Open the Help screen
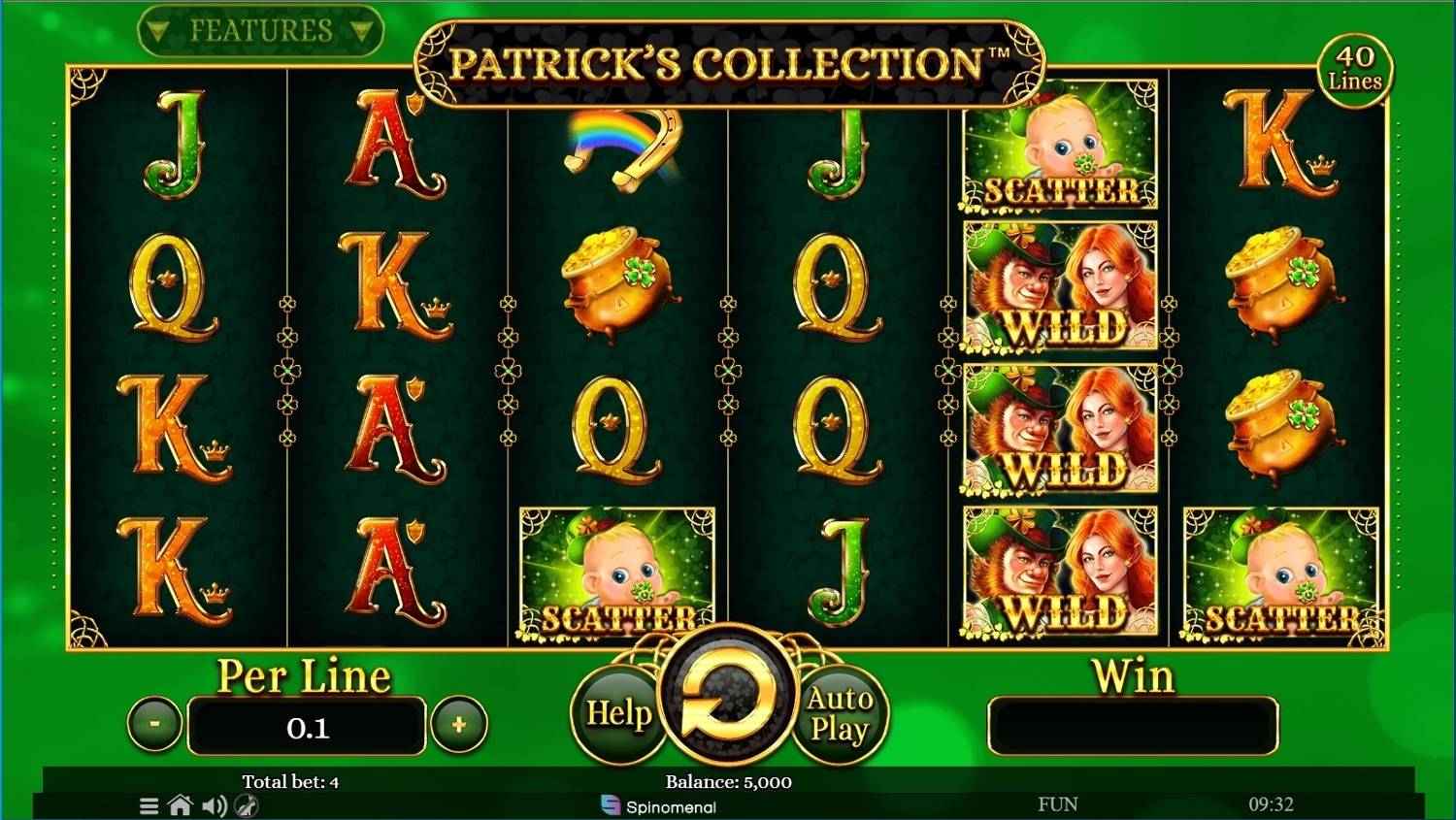The width and height of the screenshot is (1456, 820). [619, 714]
